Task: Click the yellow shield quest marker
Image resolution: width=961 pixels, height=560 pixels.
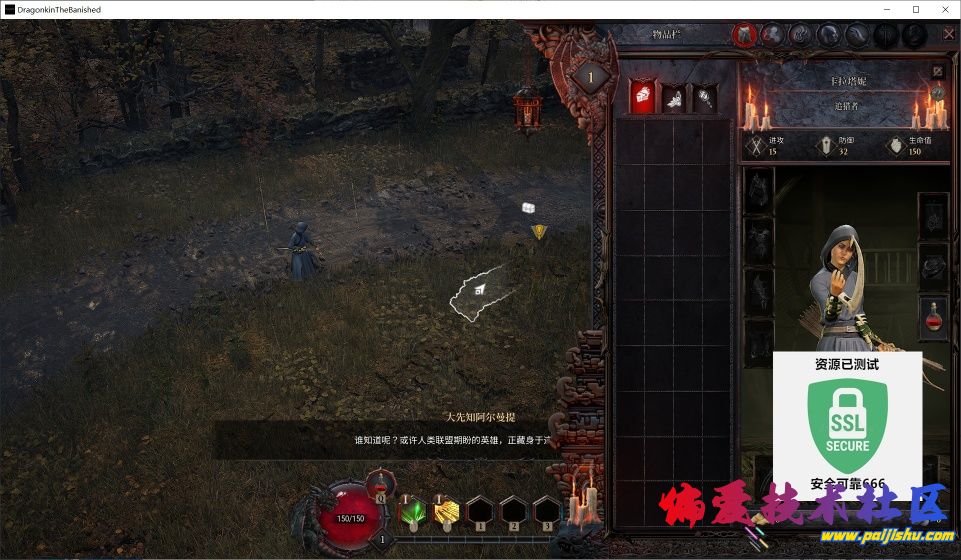Action: pyautogui.click(x=539, y=232)
